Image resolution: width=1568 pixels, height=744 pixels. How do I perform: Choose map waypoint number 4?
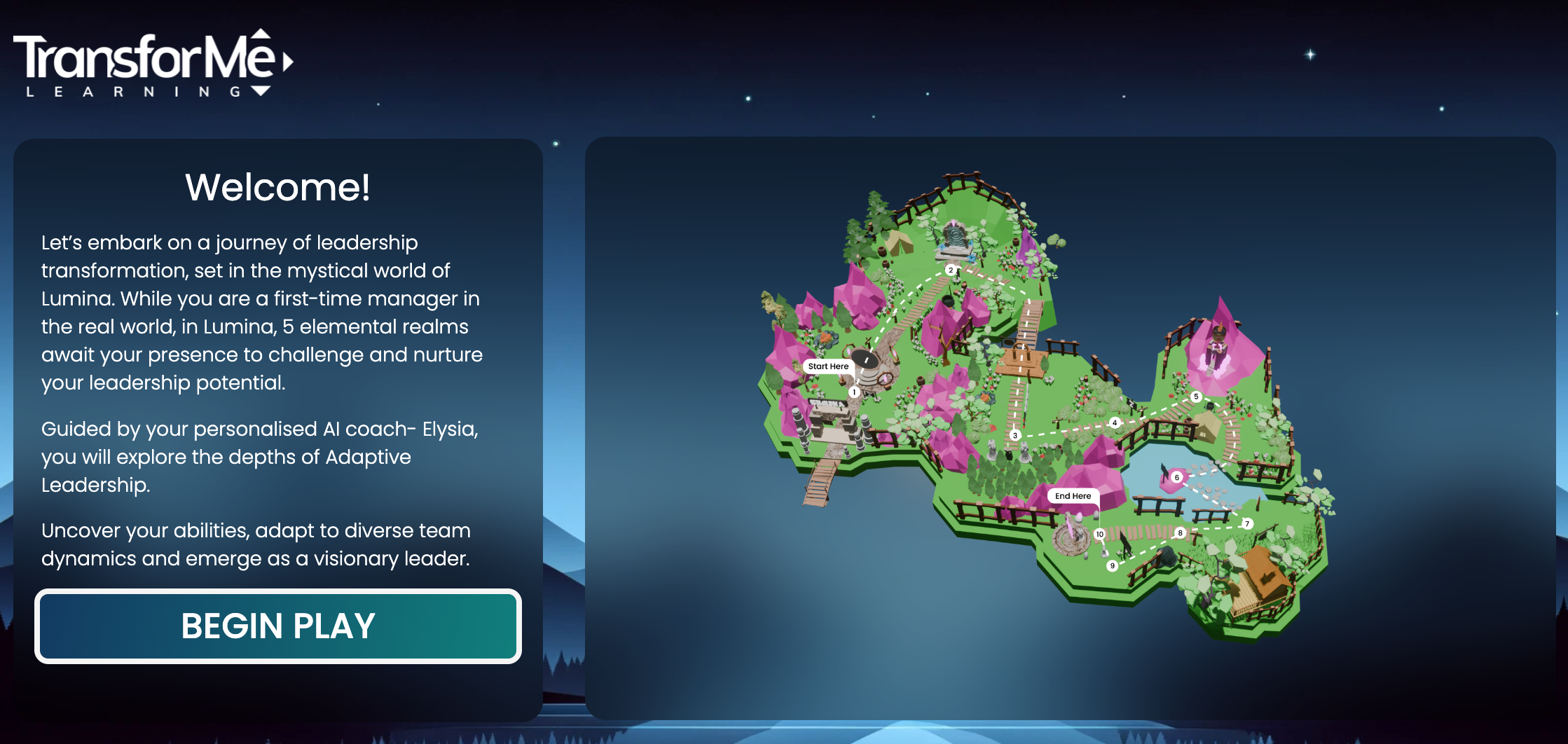click(x=1115, y=422)
